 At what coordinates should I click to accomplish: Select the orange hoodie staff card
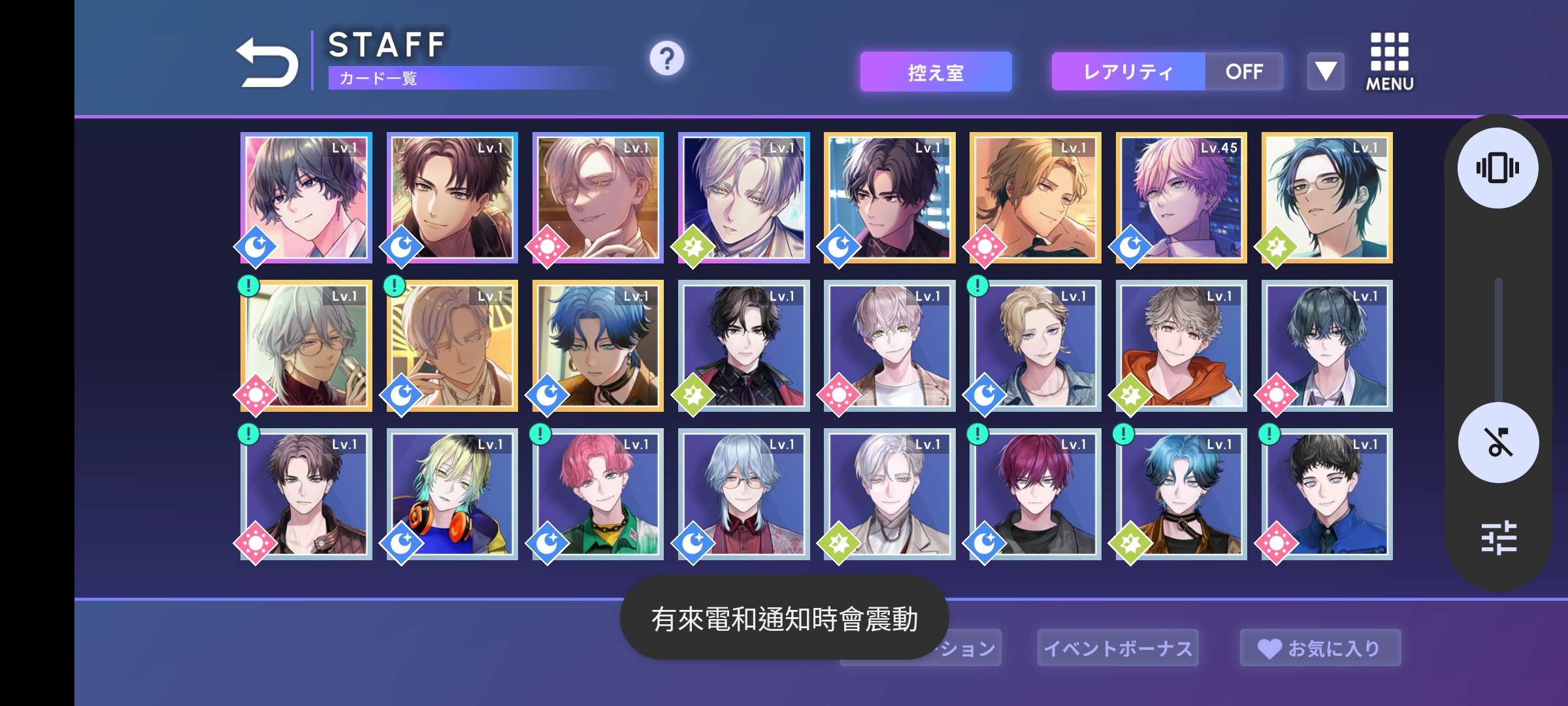(x=1181, y=346)
